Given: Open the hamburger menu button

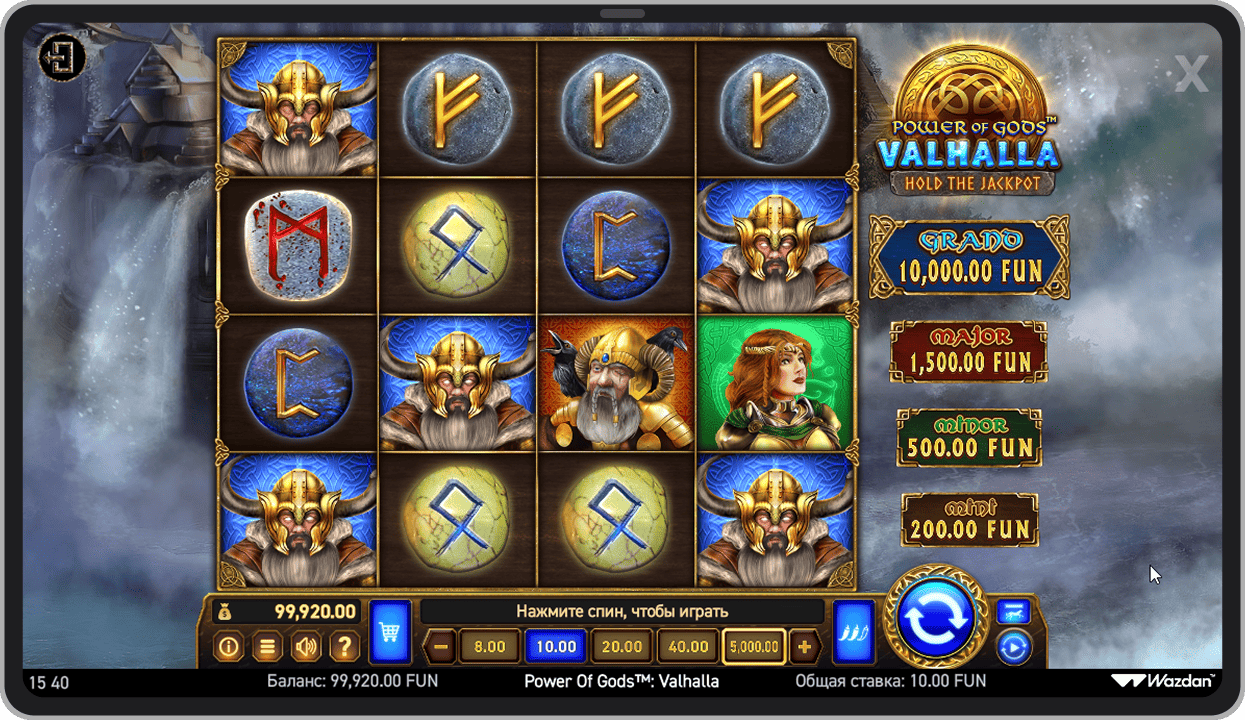Looking at the screenshot, I should pos(267,647).
